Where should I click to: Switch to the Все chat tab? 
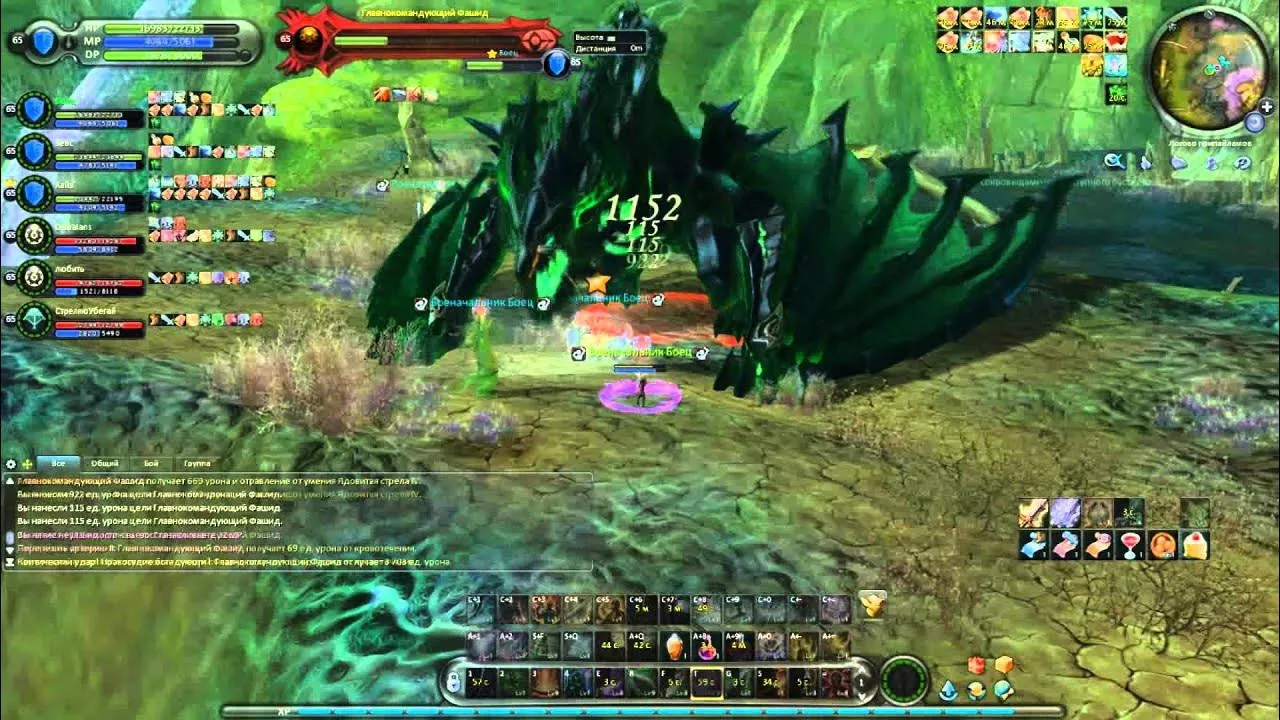point(58,464)
